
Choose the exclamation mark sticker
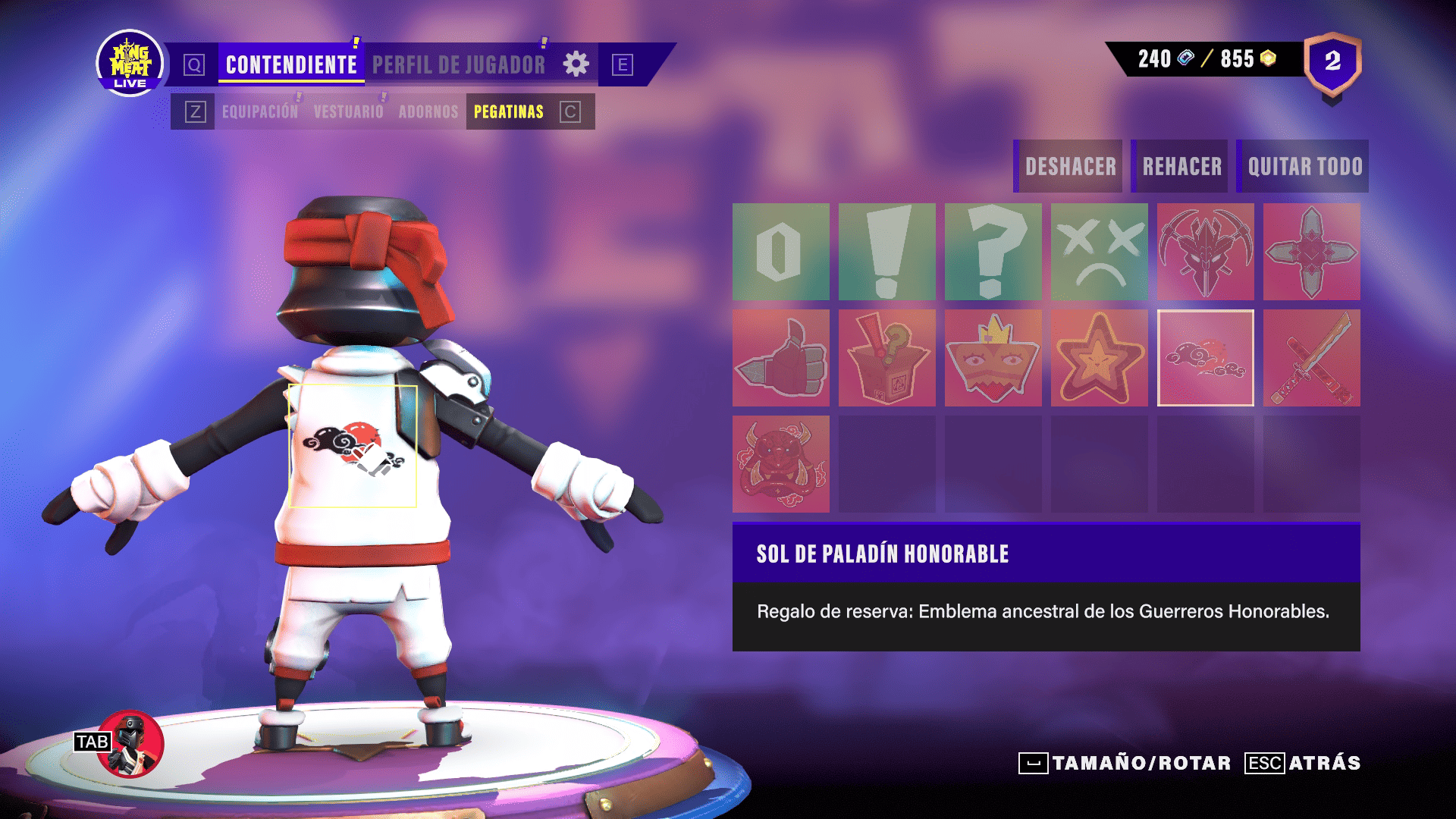(x=886, y=252)
